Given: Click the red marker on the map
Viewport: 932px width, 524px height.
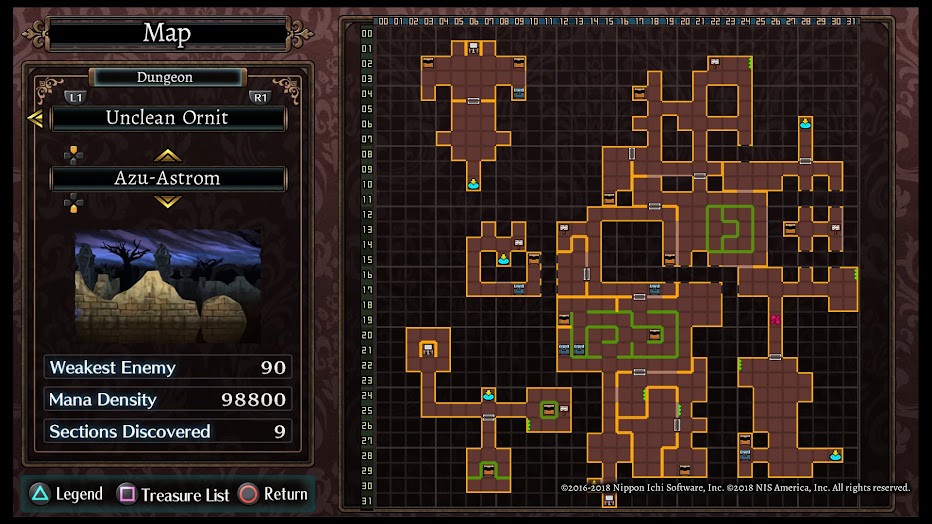Looking at the screenshot, I should (774, 320).
